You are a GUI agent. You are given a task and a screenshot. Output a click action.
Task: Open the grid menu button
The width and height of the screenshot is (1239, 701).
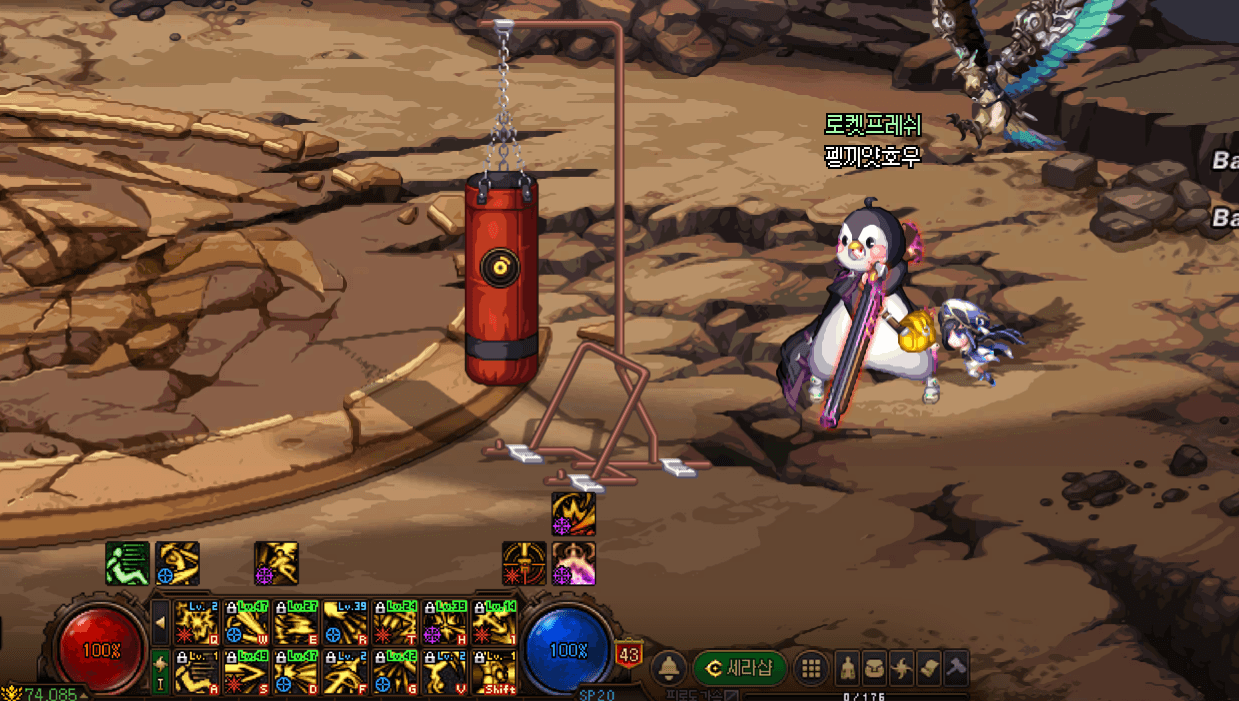click(x=811, y=668)
